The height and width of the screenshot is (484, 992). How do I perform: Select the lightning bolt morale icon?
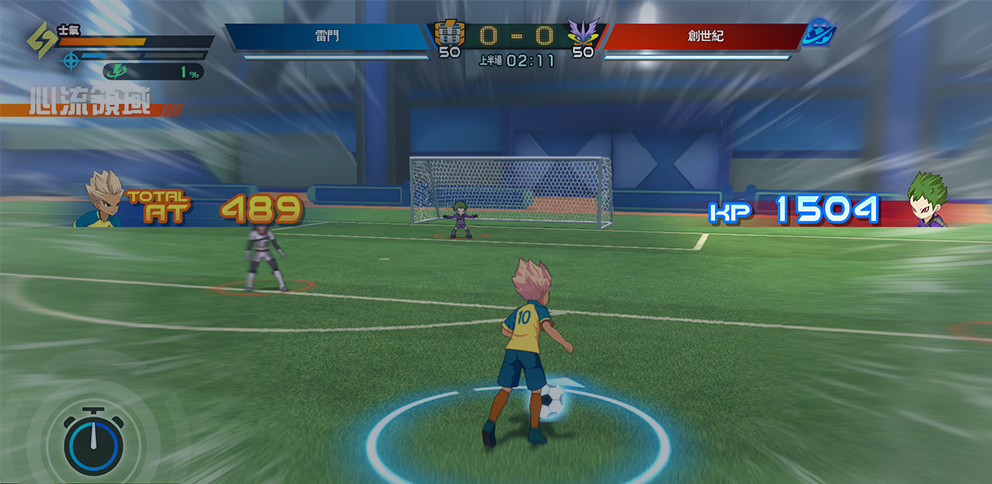click(43, 43)
